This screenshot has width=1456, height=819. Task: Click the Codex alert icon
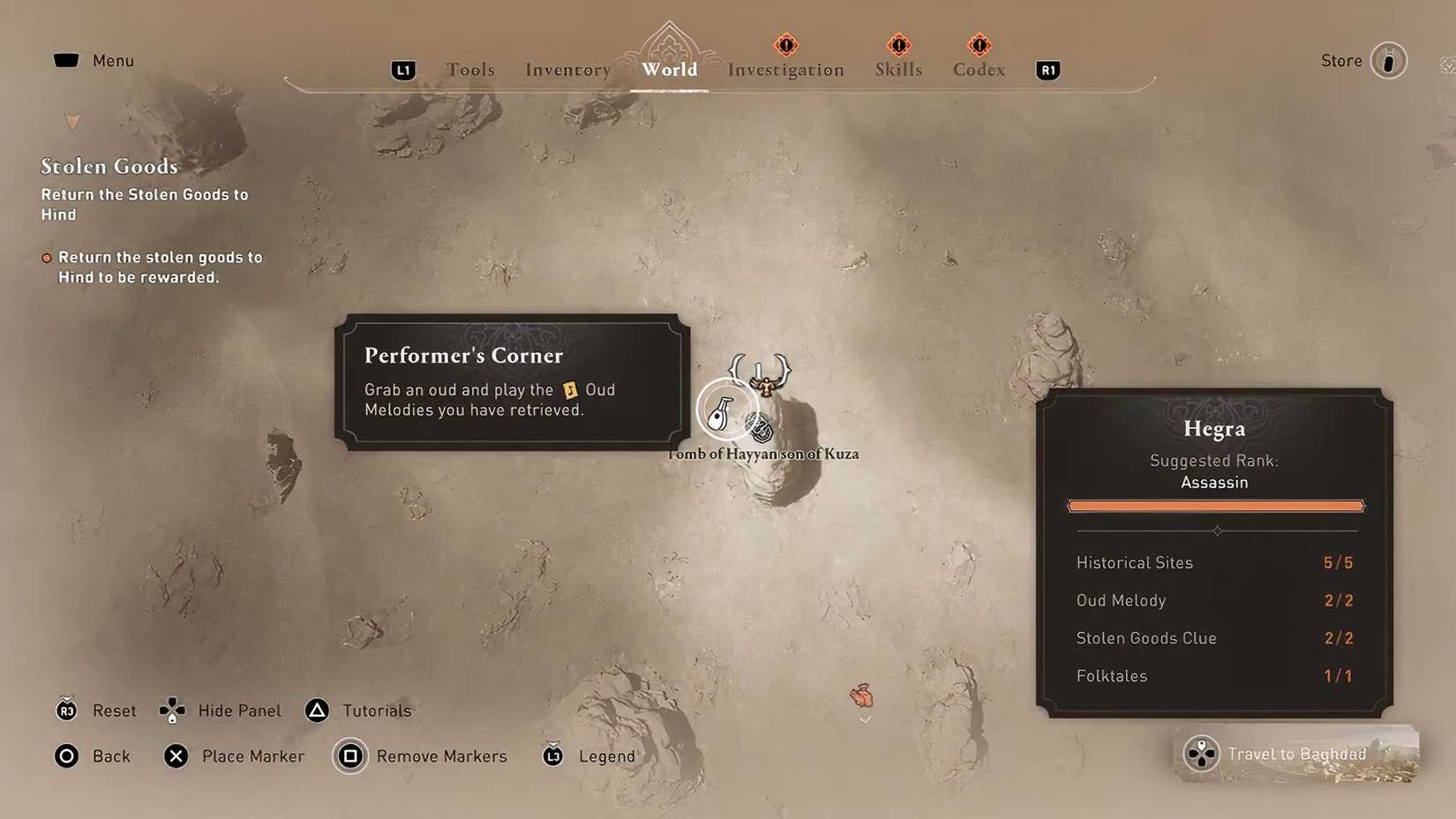978,46
